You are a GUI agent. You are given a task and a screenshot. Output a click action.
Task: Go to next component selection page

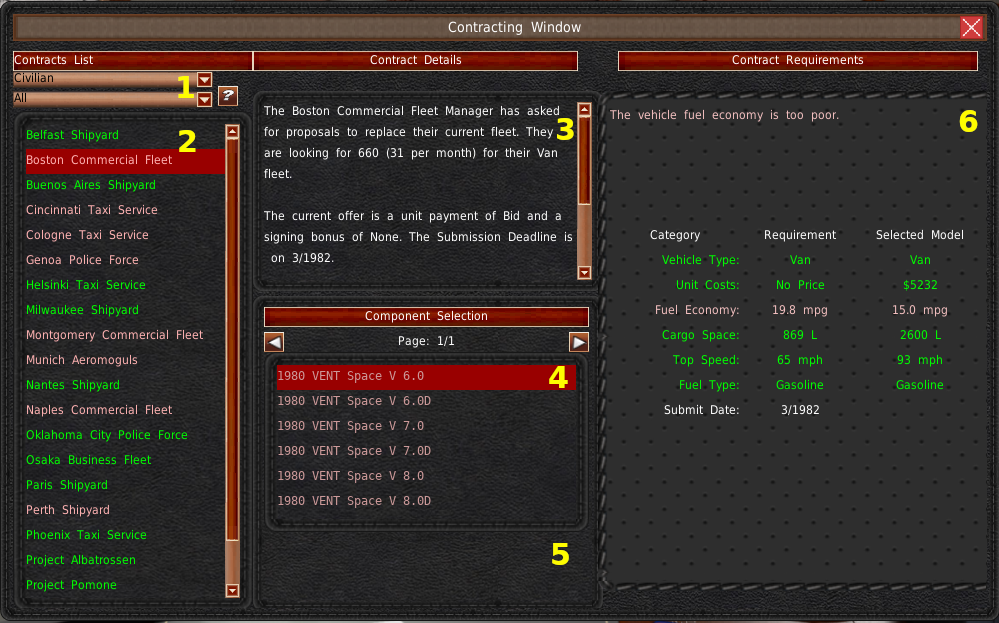[x=579, y=342]
